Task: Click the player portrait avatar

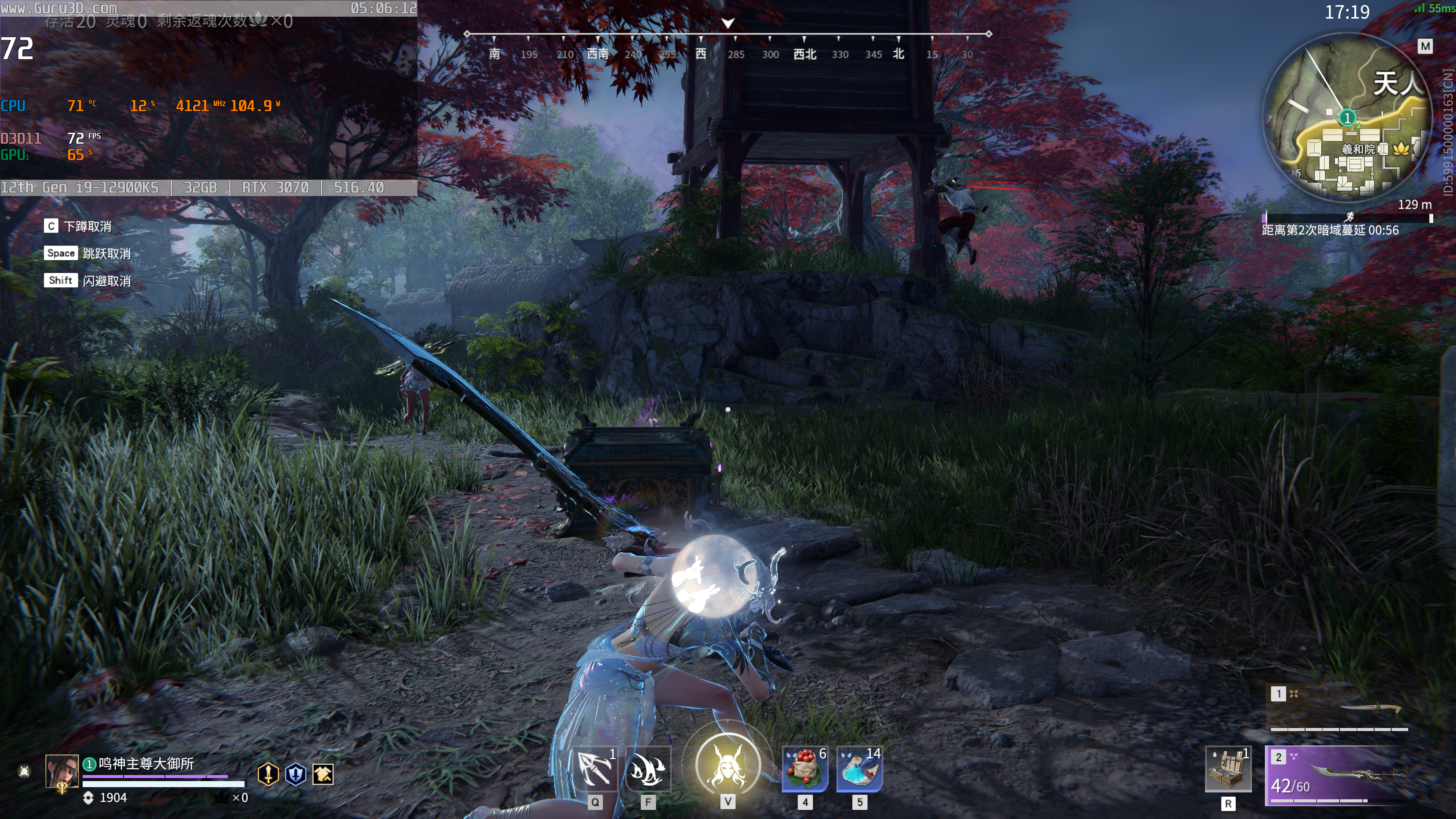Action: coord(61,771)
